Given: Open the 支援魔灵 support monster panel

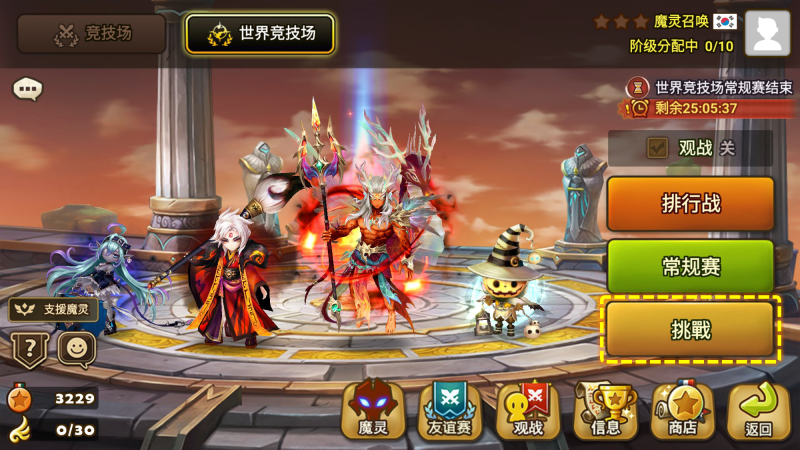Looking at the screenshot, I should point(54,309).
